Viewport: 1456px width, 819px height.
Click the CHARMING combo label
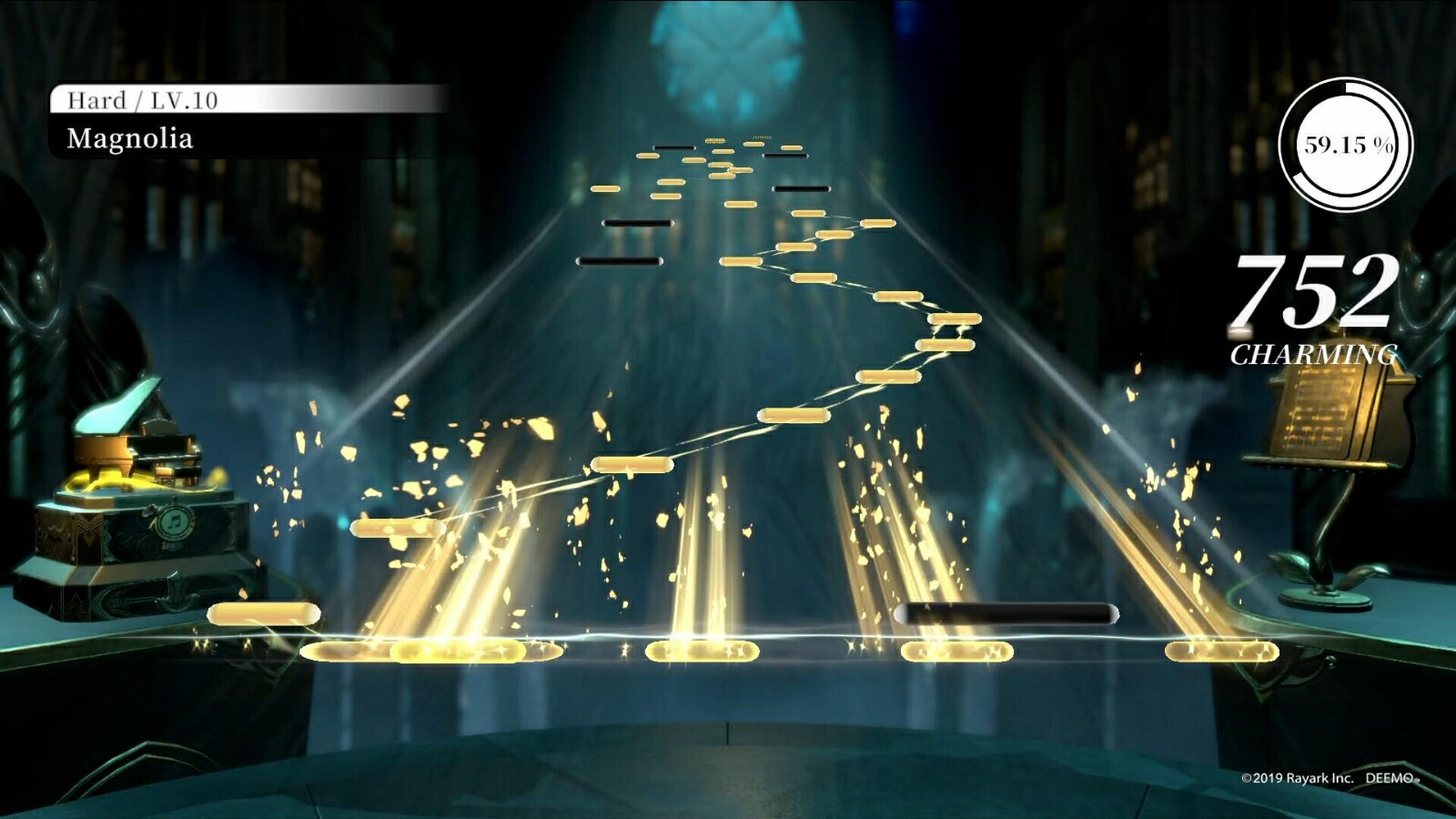[1317, 350]
